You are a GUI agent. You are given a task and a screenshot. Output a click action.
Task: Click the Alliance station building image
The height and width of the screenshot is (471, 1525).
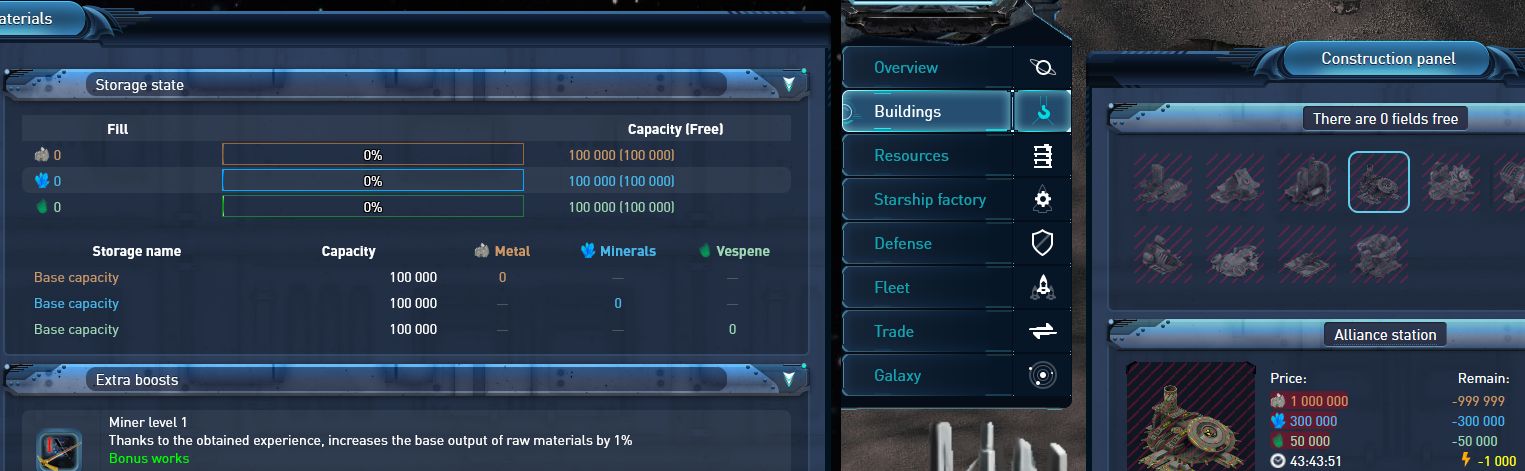pos(1191,417)
